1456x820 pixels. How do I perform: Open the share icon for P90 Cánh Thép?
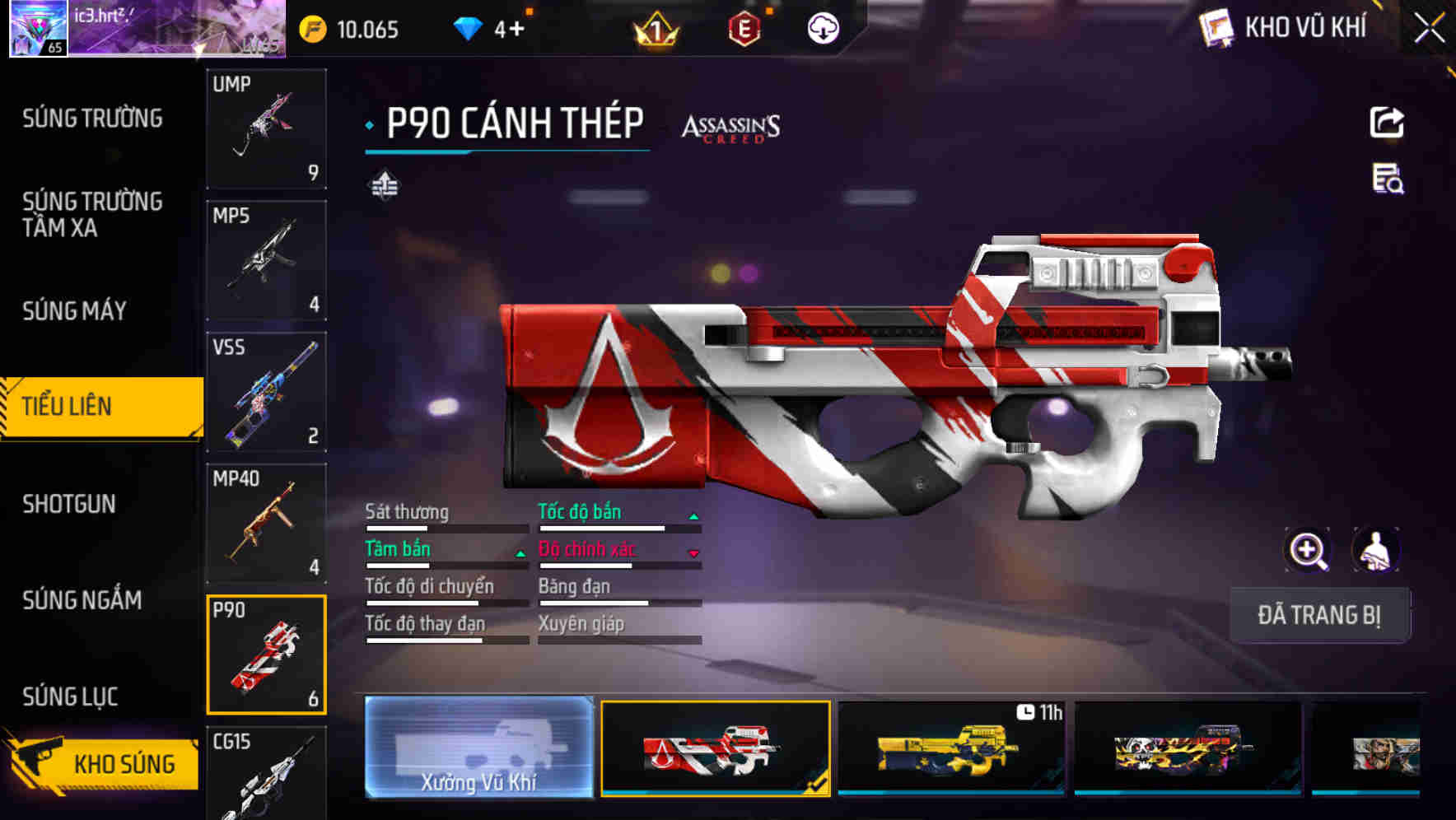click(x=1388, y=122)
